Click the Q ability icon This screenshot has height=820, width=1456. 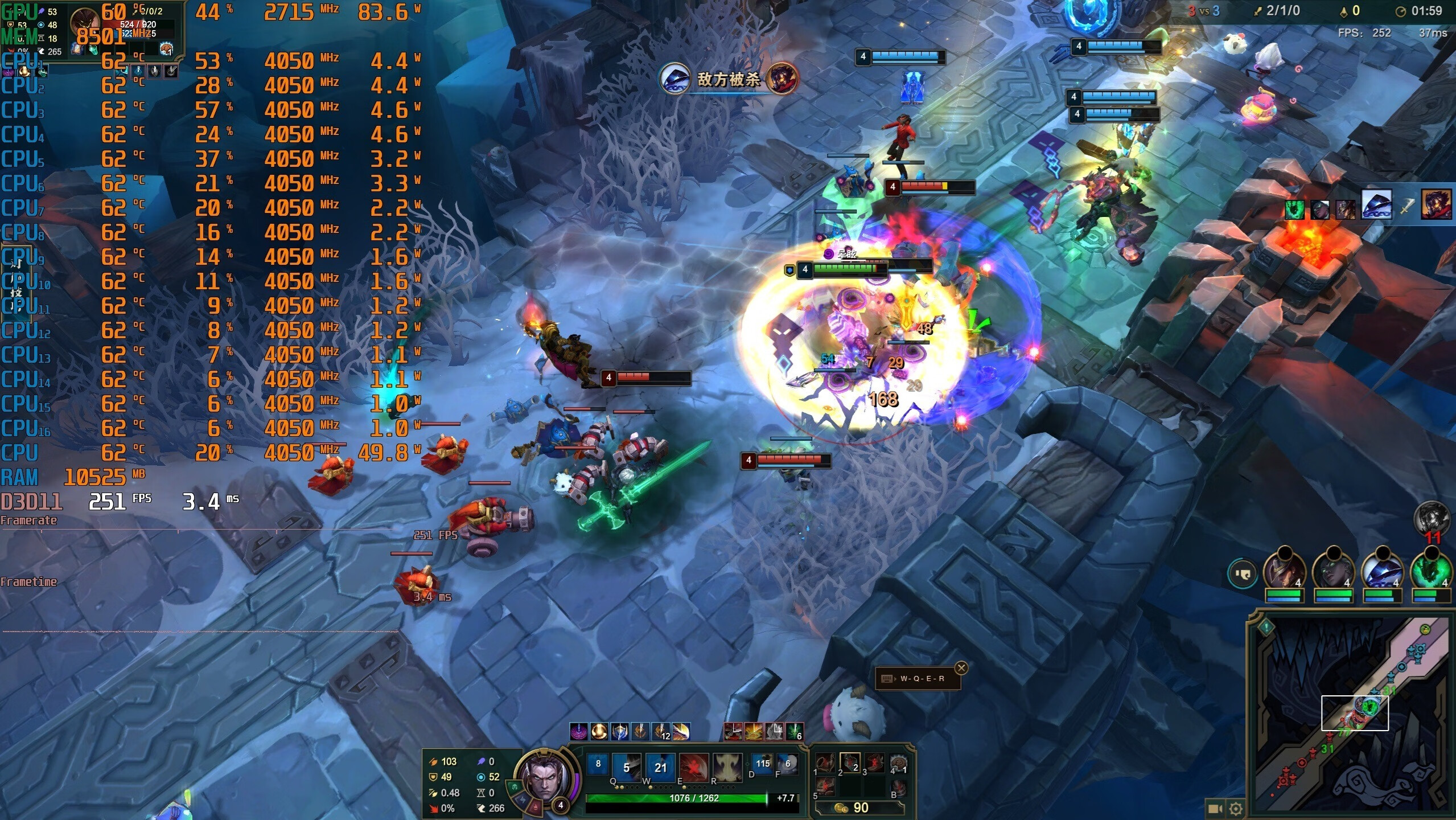[x=626, y=767]
